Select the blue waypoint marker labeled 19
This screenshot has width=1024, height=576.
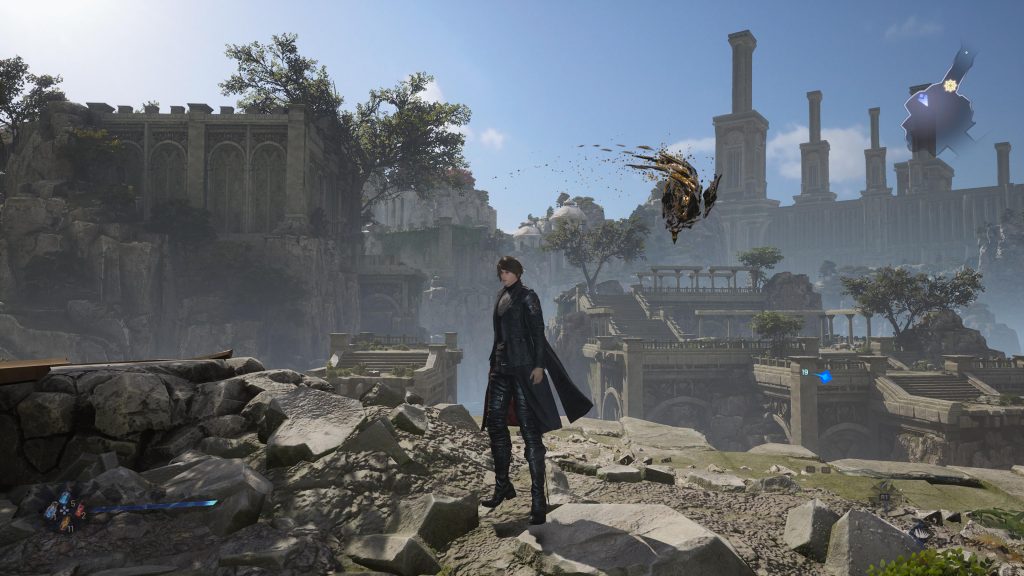click(825, 376)
